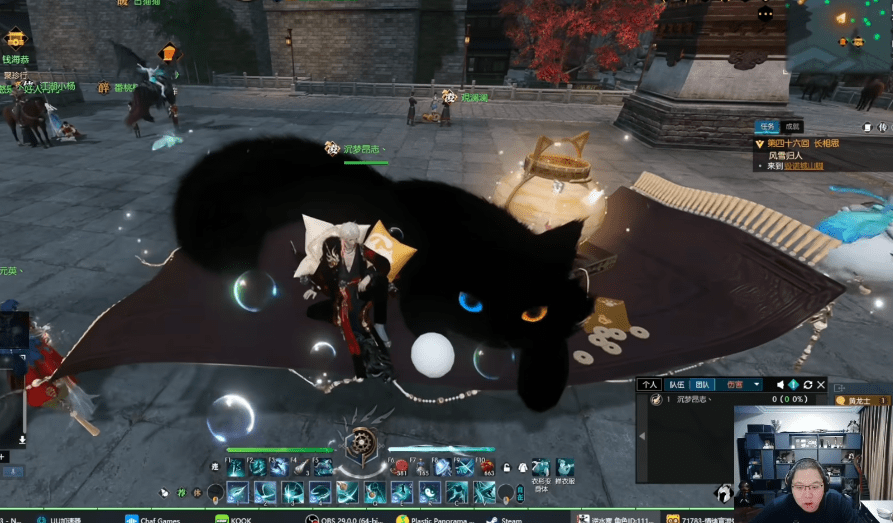Refresh the damage statistics panel

[807, 385]
